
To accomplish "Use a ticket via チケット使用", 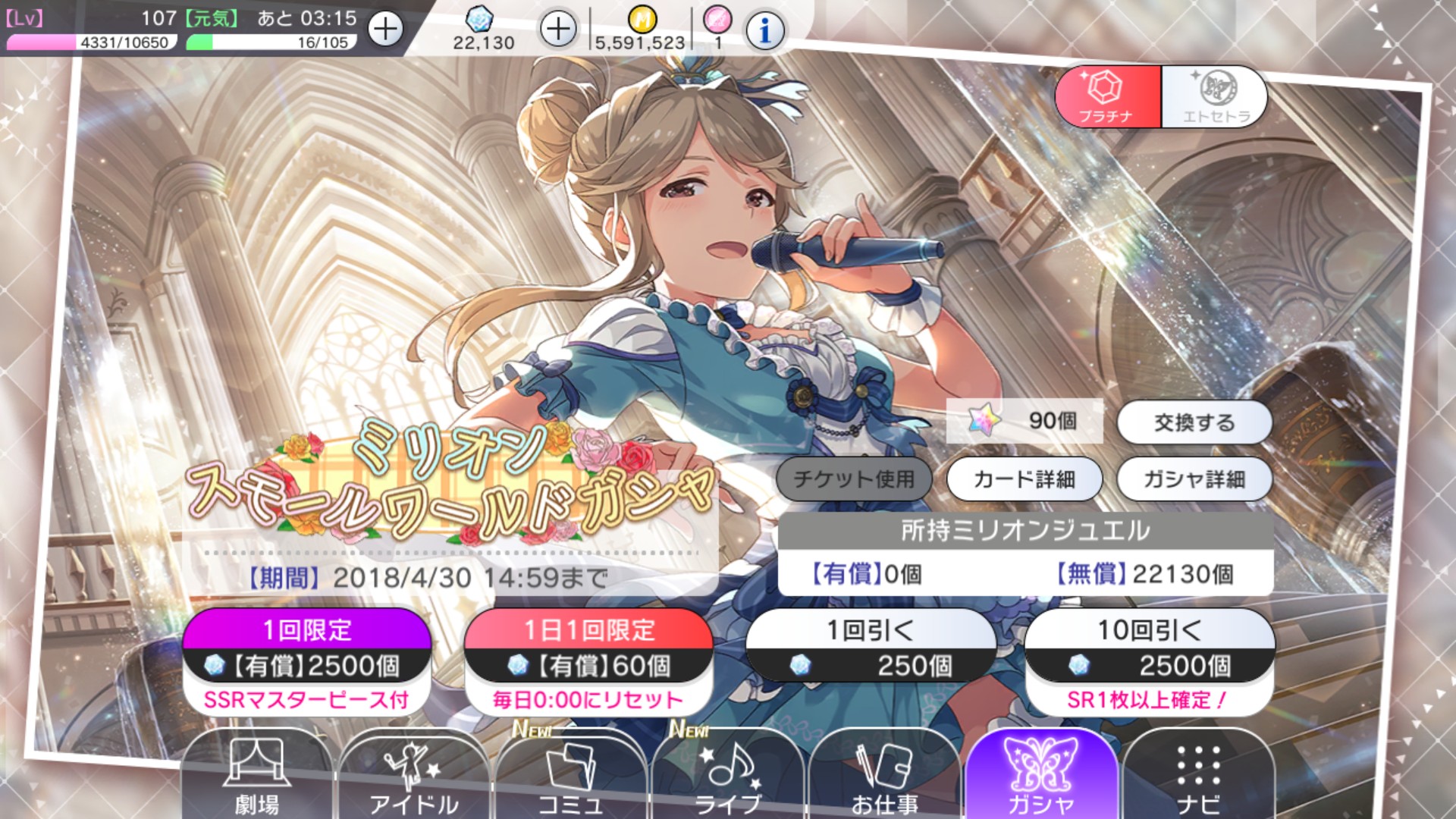I will (853, 479).
